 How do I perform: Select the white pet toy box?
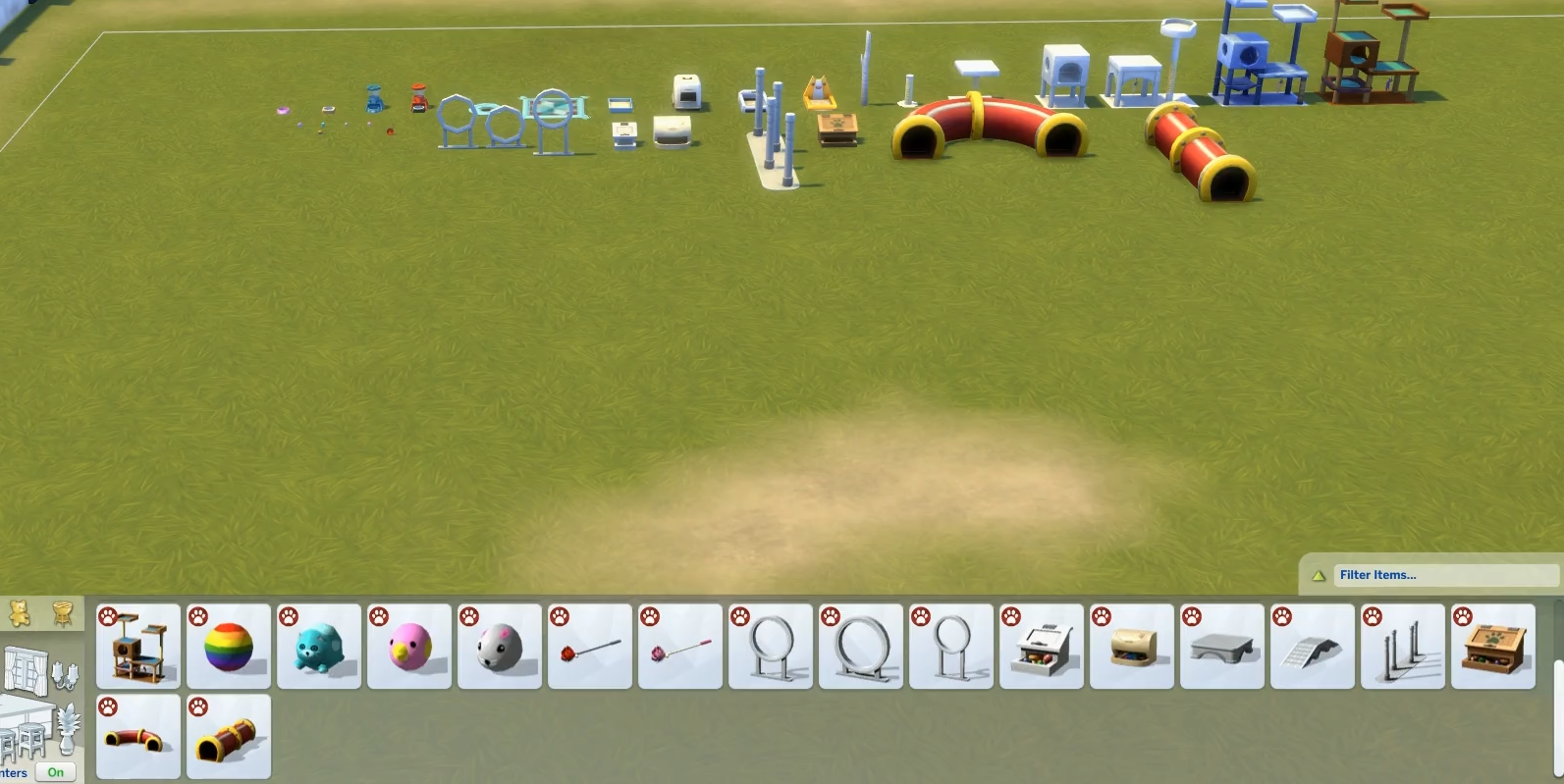[1042, 647]
